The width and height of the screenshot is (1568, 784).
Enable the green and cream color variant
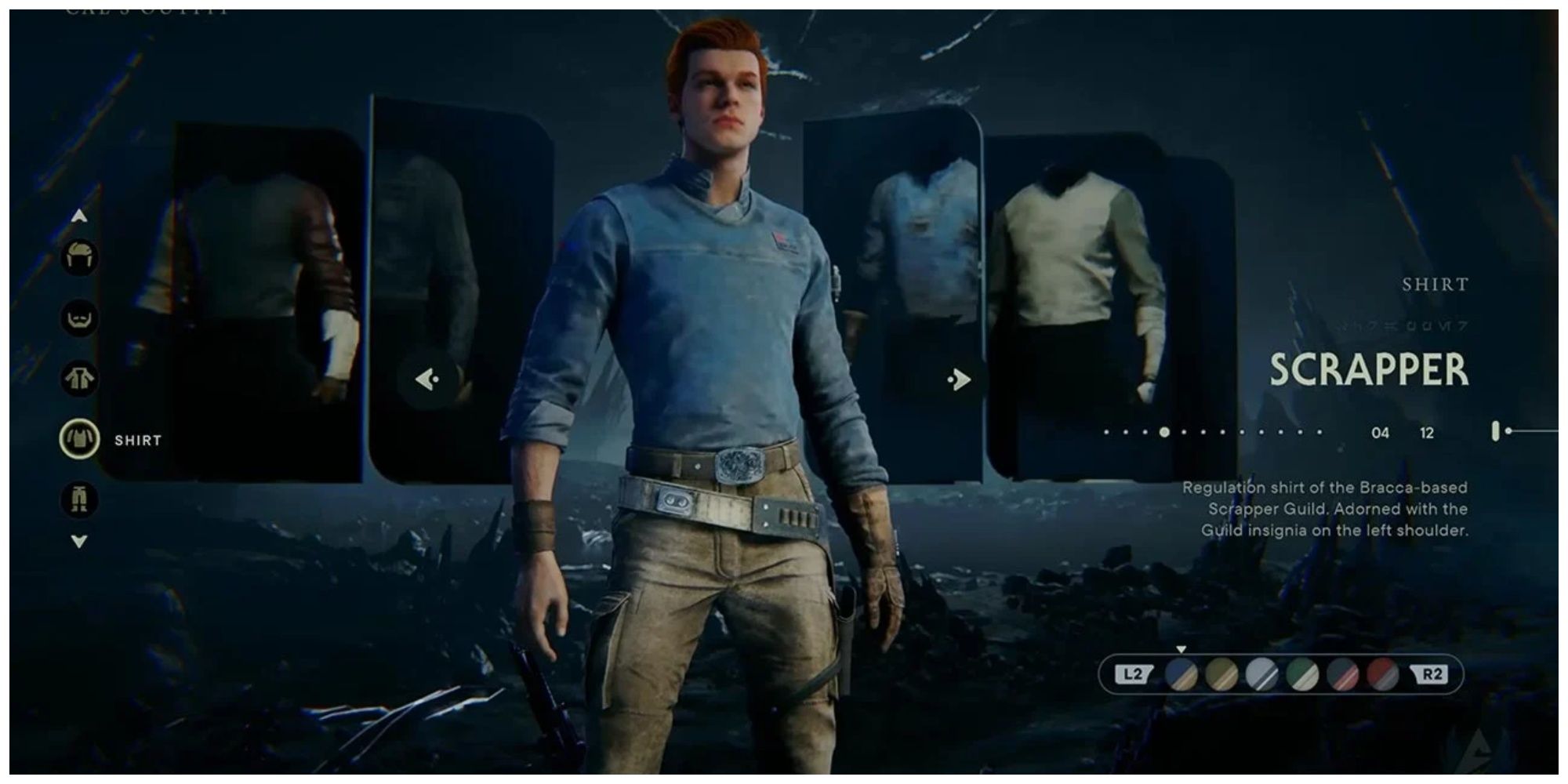point(1301,674)
